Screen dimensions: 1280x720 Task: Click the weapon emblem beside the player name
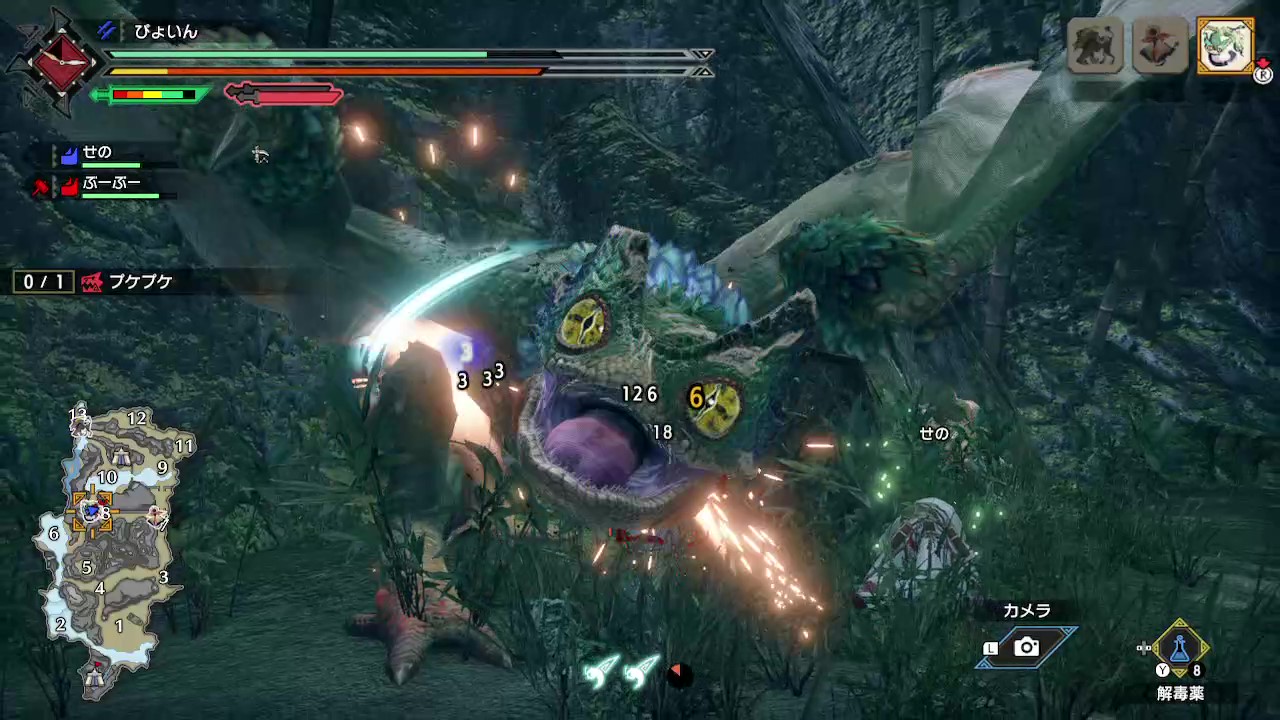(56, 62)
